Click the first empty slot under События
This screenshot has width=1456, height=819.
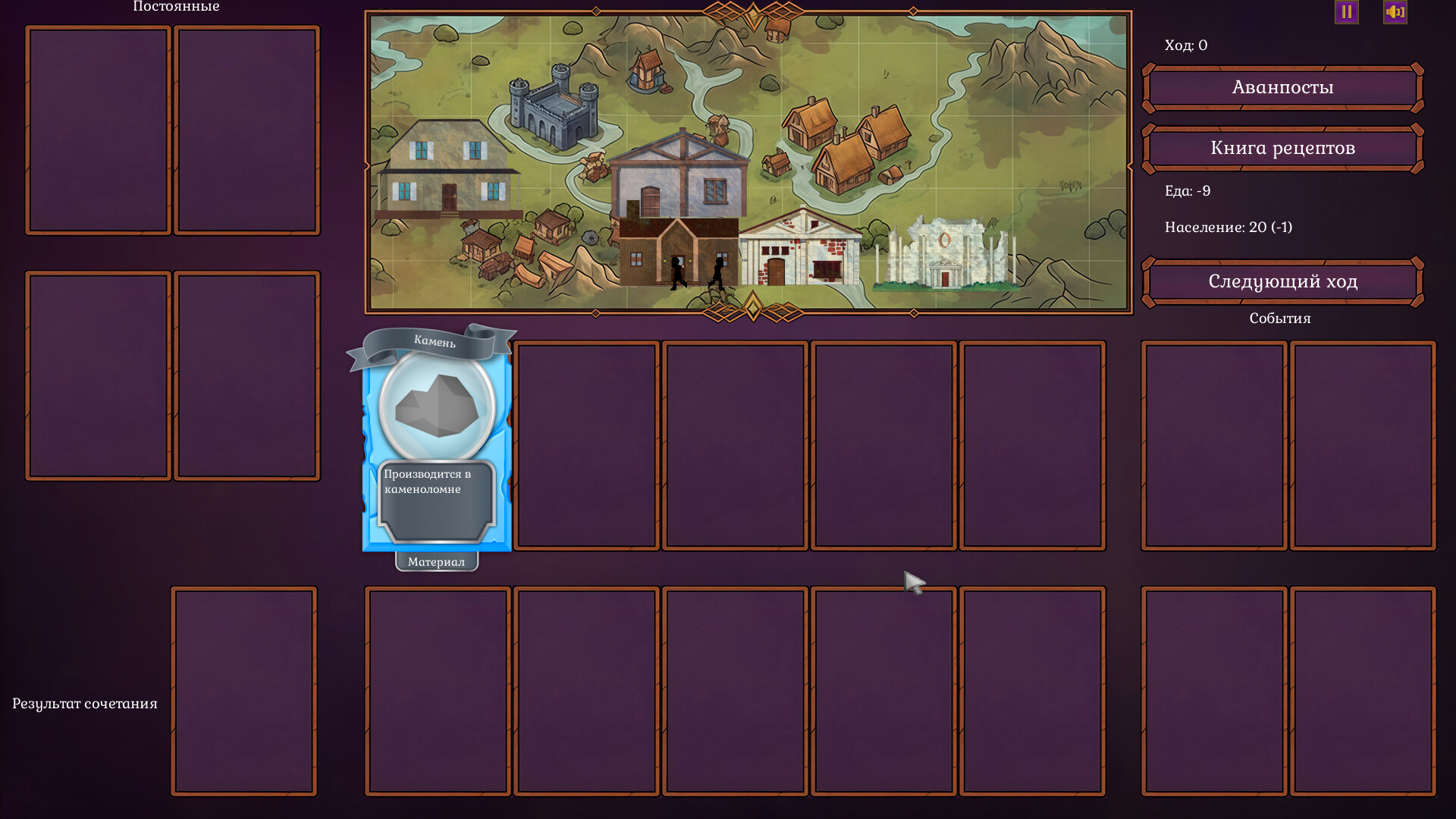(1213, 446)
